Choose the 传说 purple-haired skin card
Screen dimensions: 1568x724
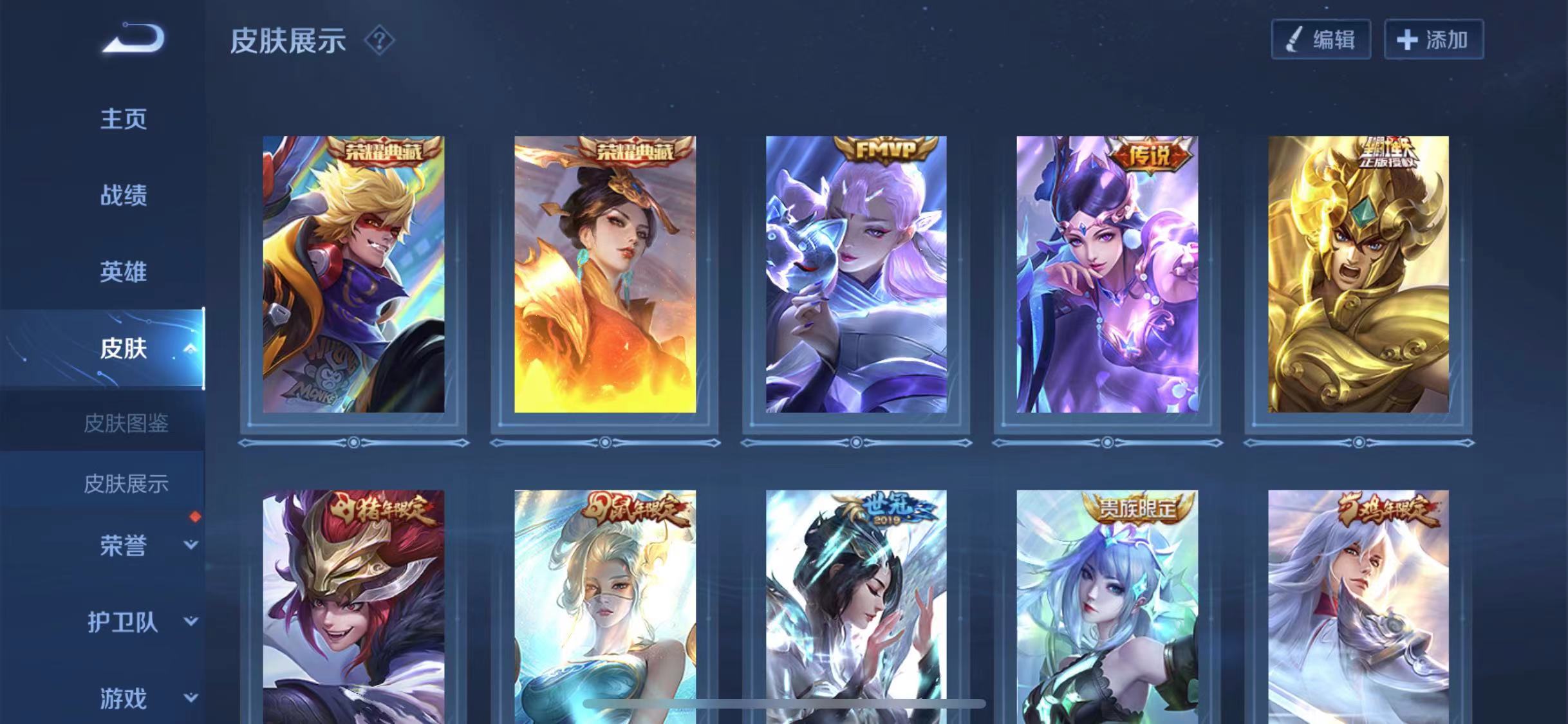(1107, 274)
